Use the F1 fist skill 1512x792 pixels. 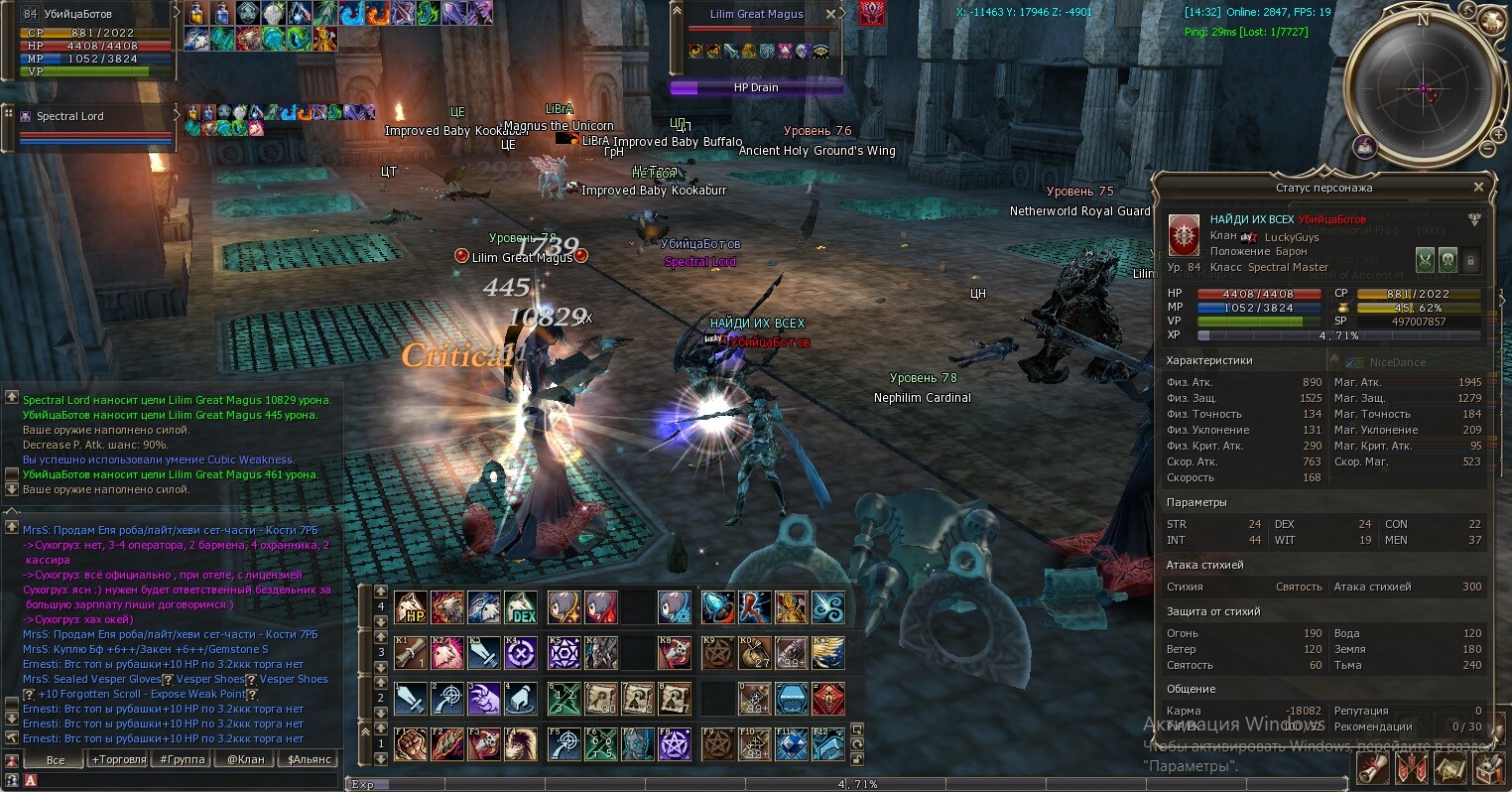click(x=411, y=744)
